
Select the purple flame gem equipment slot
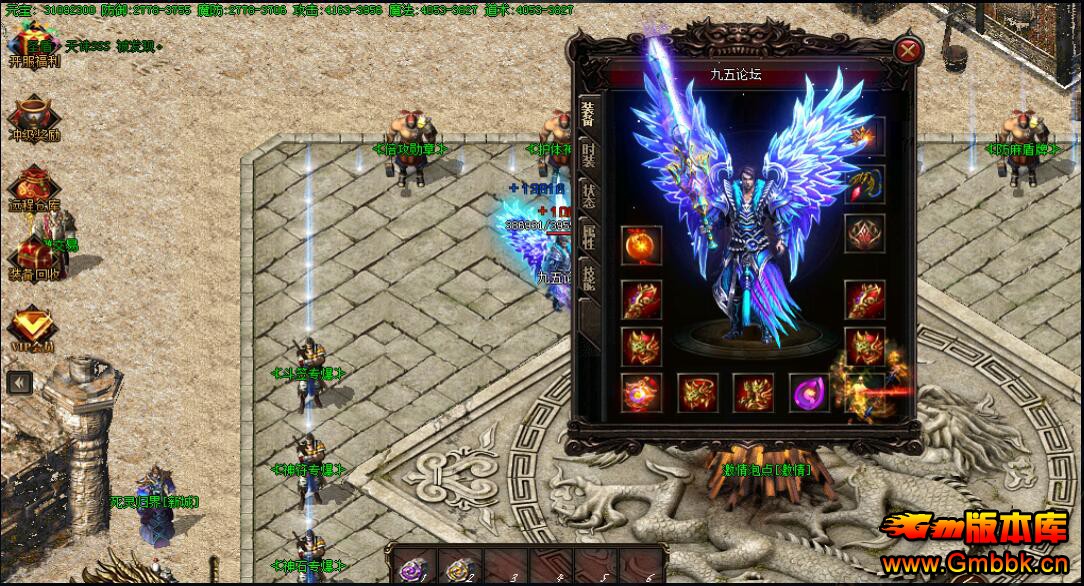click(809, 393)
